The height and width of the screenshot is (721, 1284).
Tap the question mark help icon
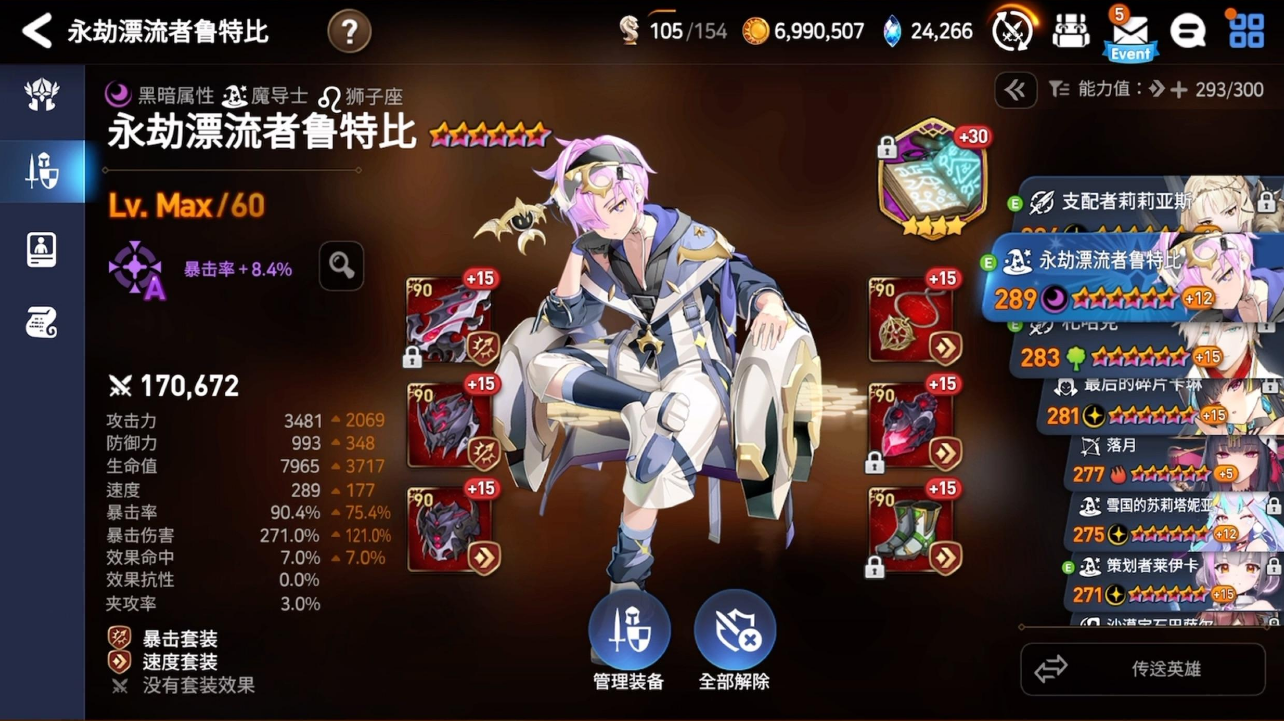(x=348, y=30)
